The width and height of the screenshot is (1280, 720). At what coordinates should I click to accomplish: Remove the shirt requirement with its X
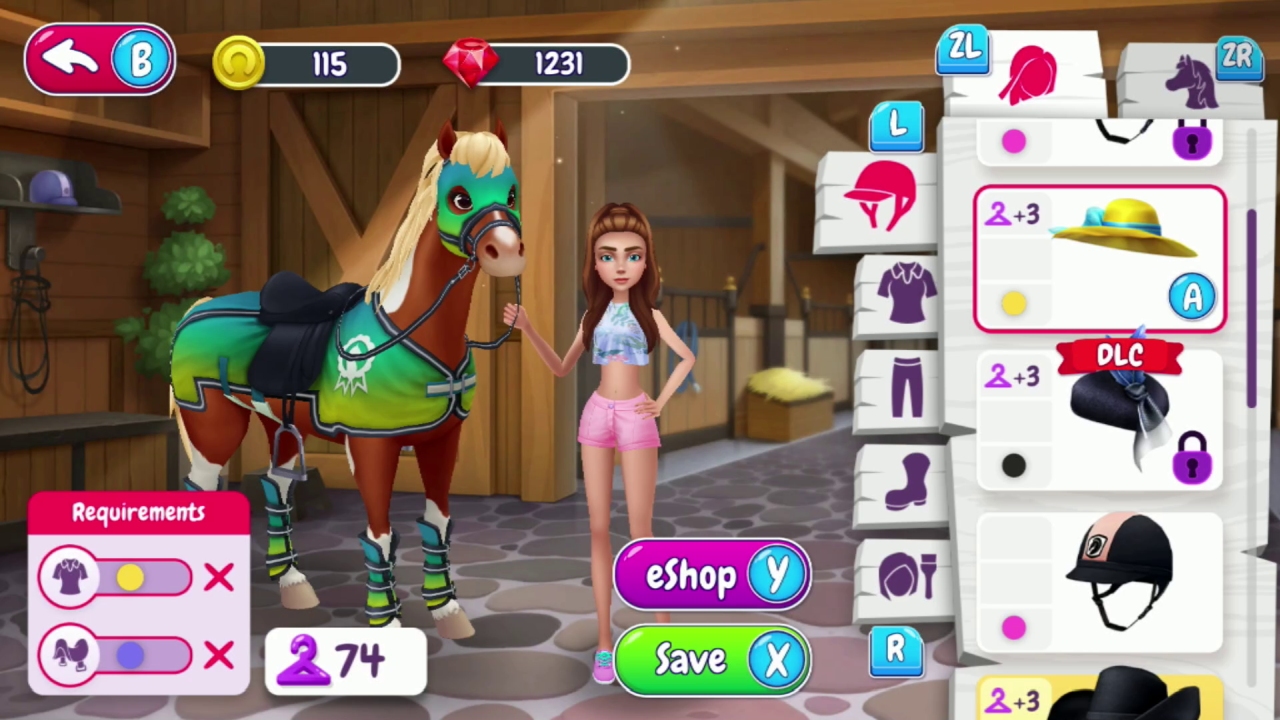[218, 578]
